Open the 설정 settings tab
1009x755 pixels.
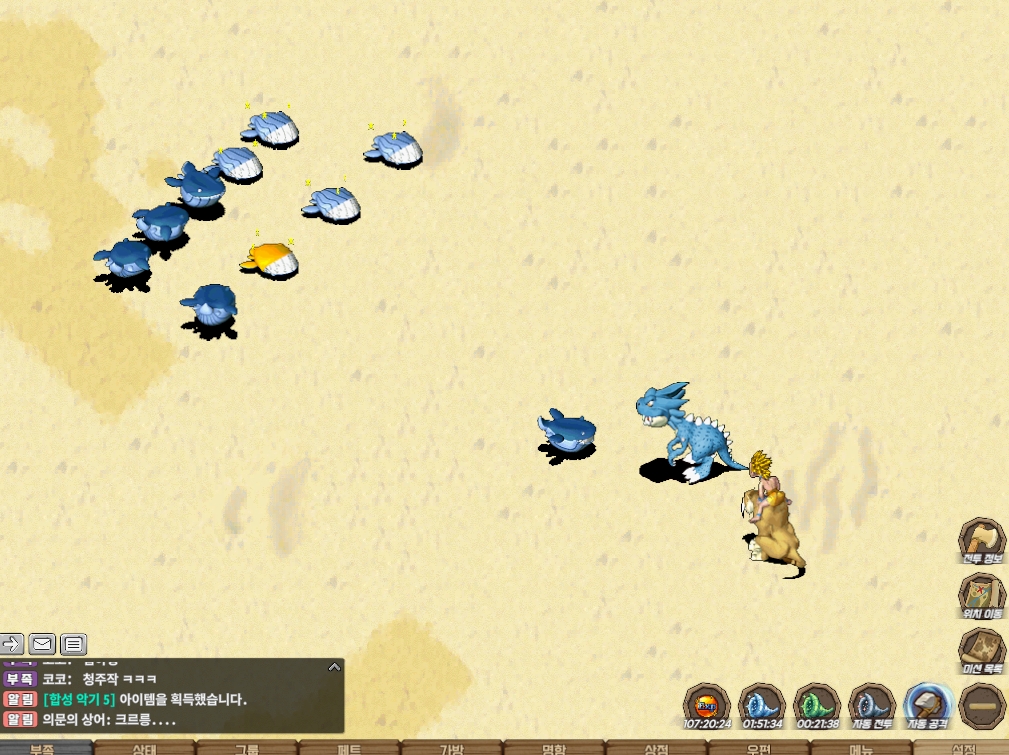point(962,748)
